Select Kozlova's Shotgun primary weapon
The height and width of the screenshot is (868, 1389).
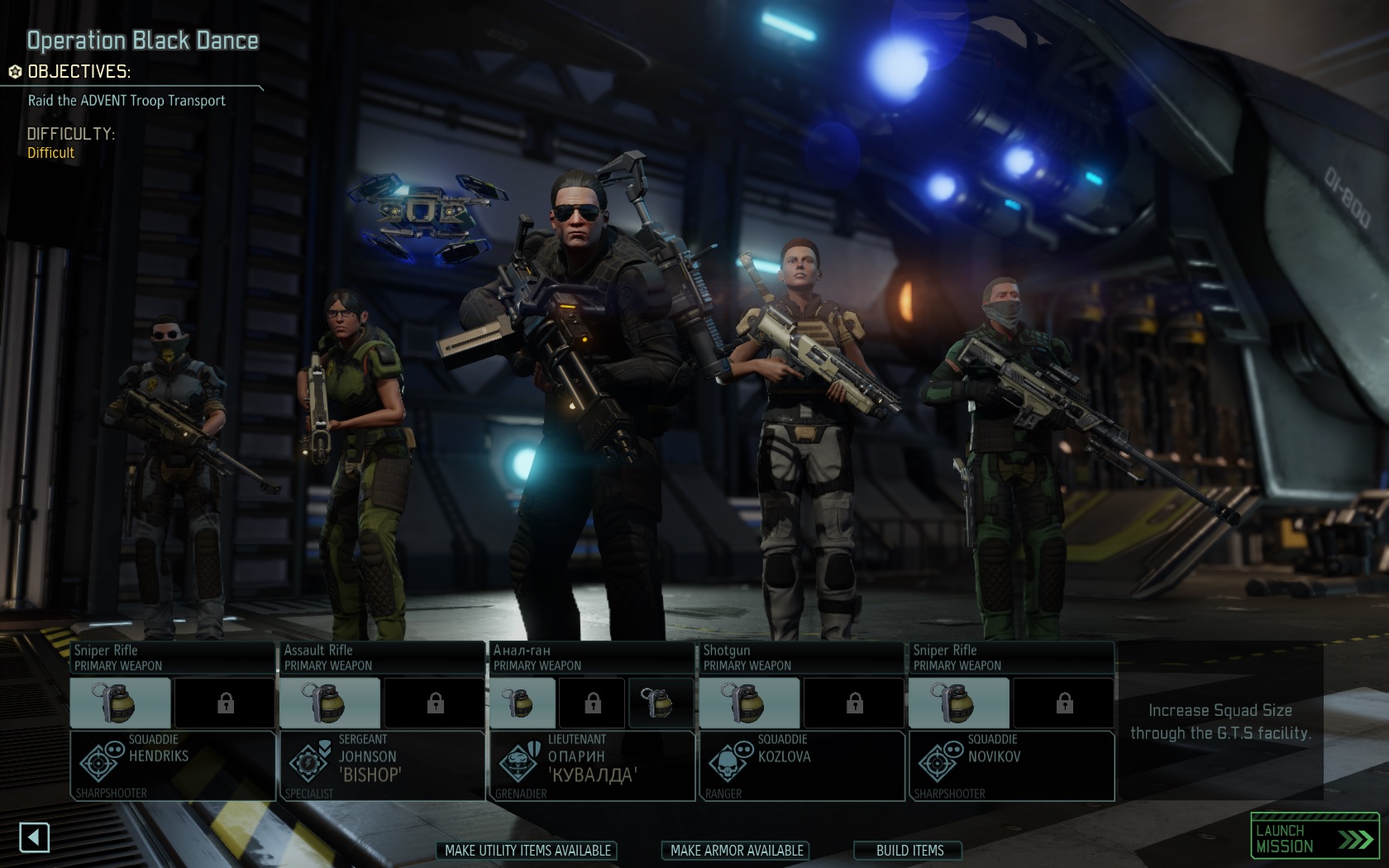(x=801, y=658)
